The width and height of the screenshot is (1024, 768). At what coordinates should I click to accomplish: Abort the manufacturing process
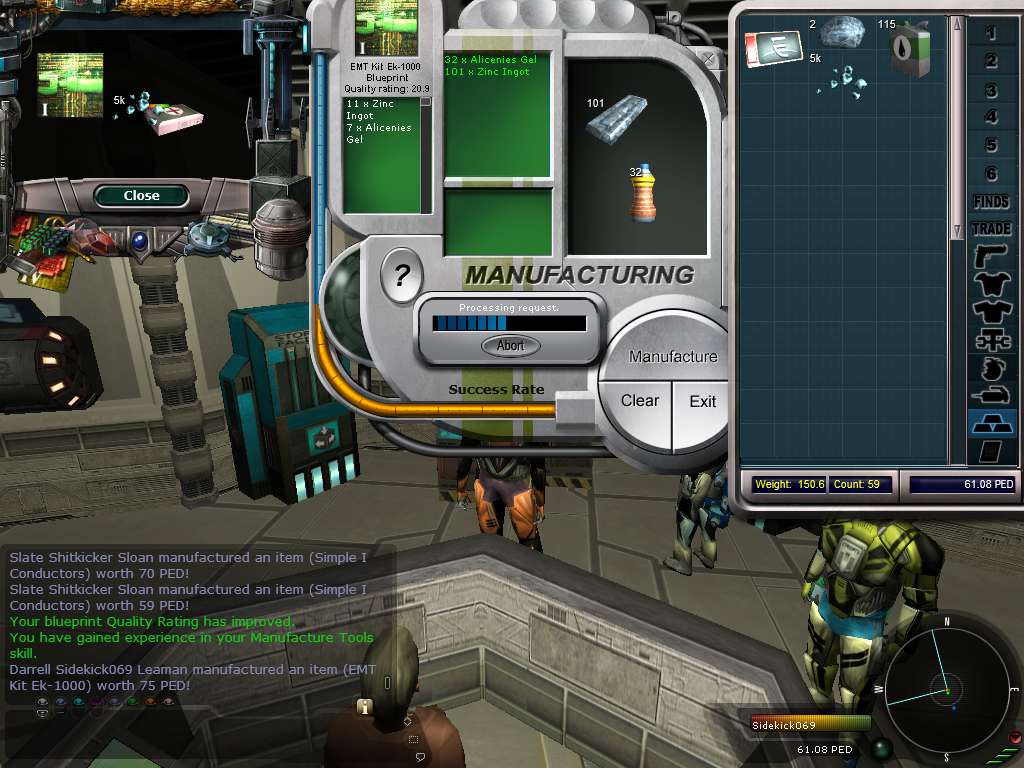tap(511, 346)
